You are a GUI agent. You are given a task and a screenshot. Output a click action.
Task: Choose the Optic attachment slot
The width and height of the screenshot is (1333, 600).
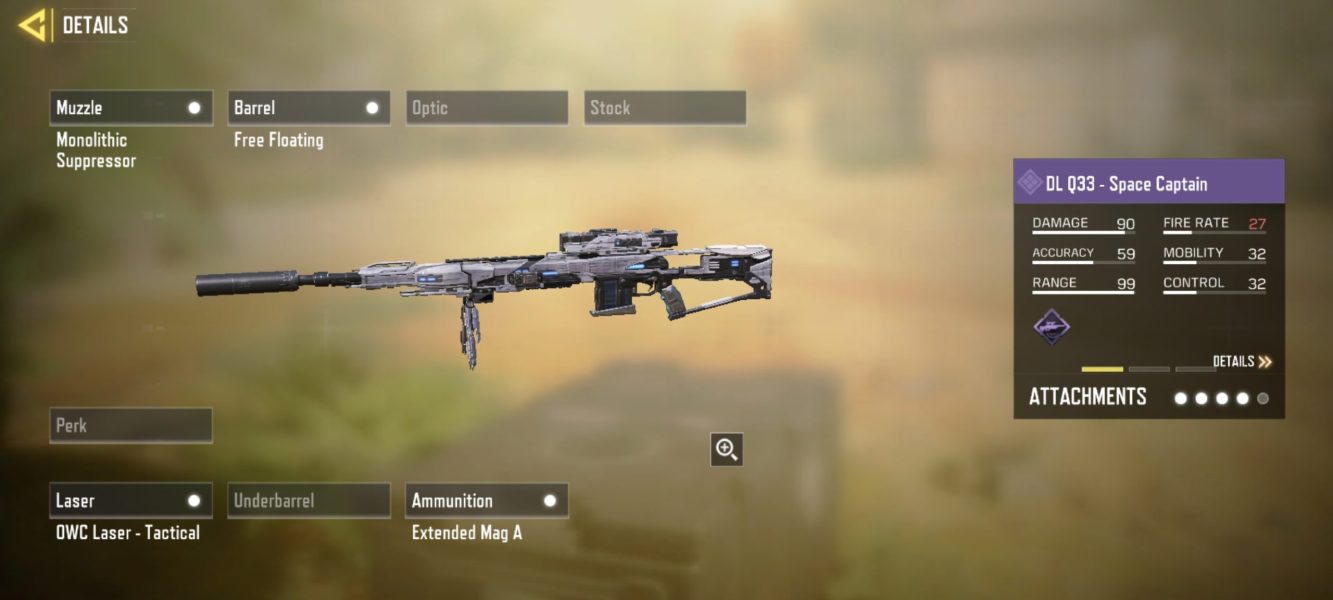487,108
